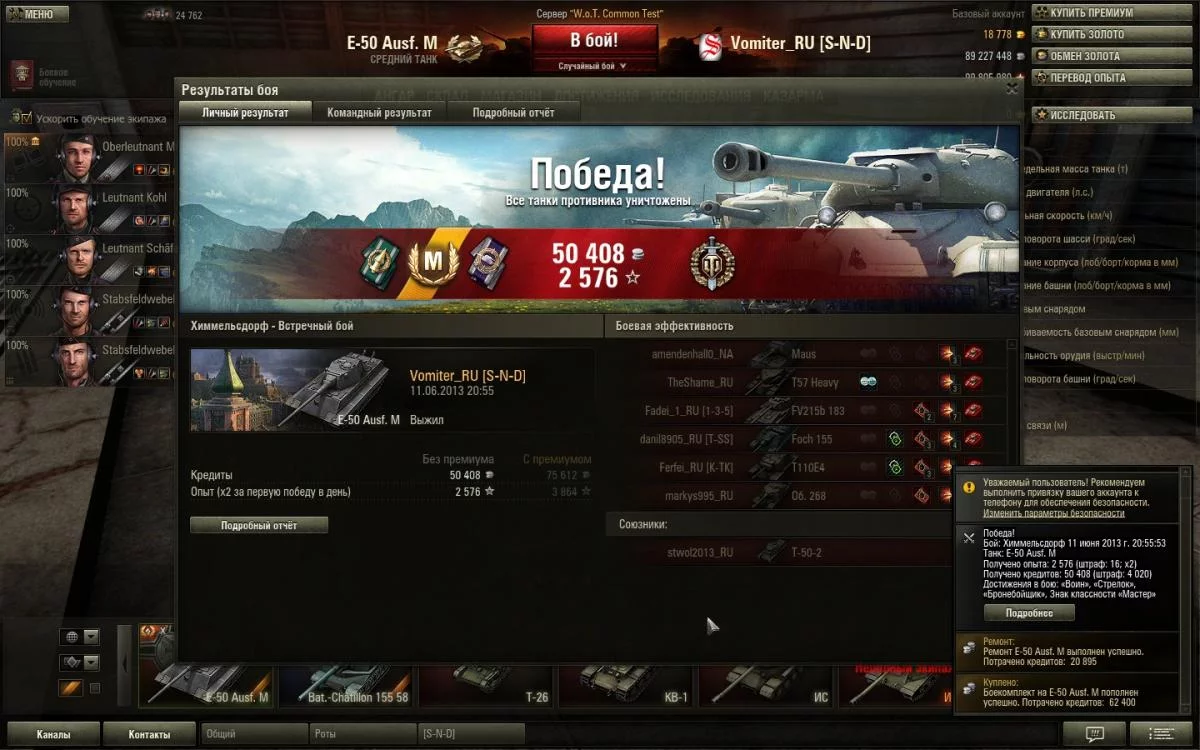Open the Каналы chat channels

tap(53, 734)
